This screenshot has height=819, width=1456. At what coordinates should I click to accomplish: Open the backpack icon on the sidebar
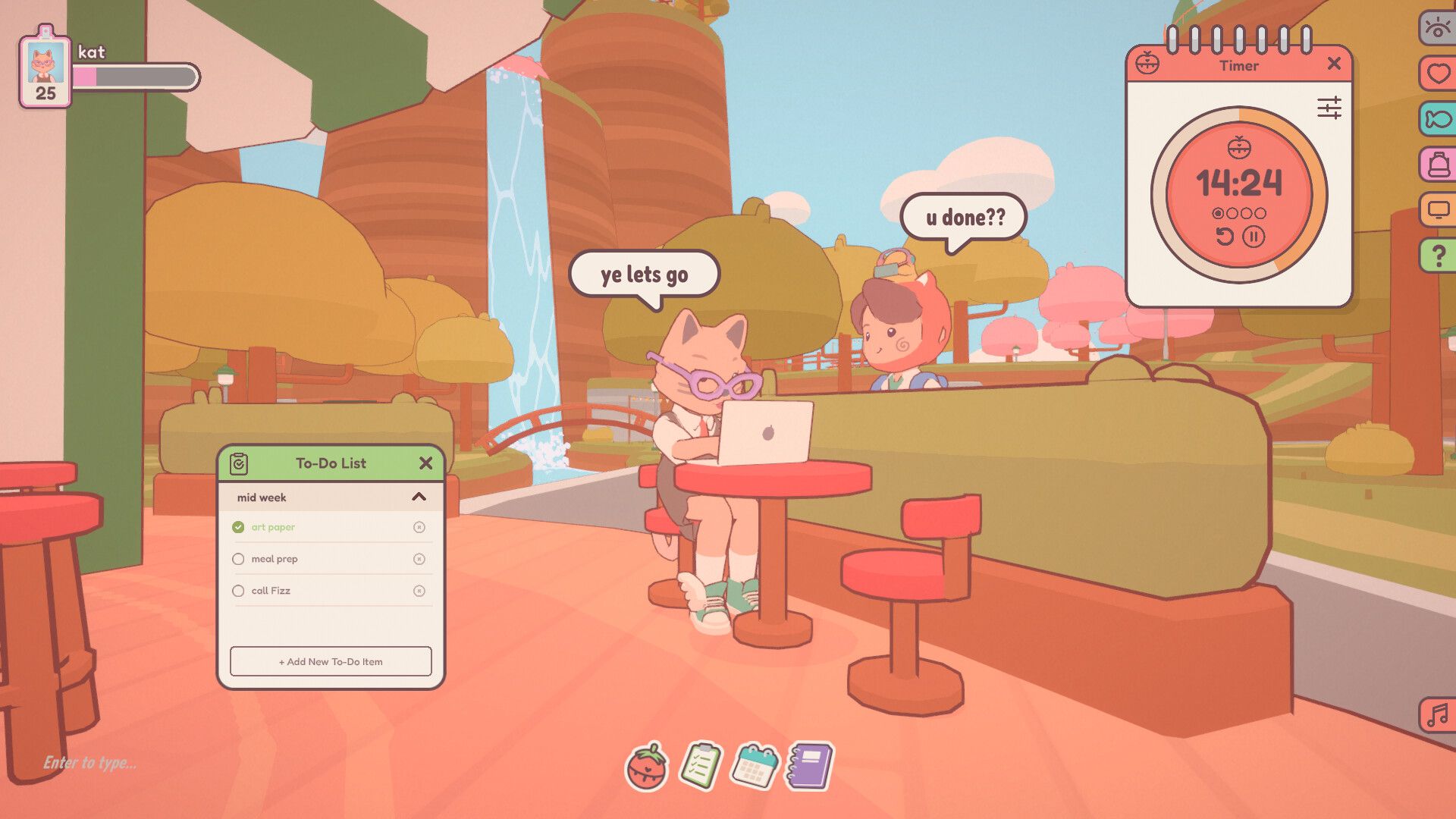1439,165
